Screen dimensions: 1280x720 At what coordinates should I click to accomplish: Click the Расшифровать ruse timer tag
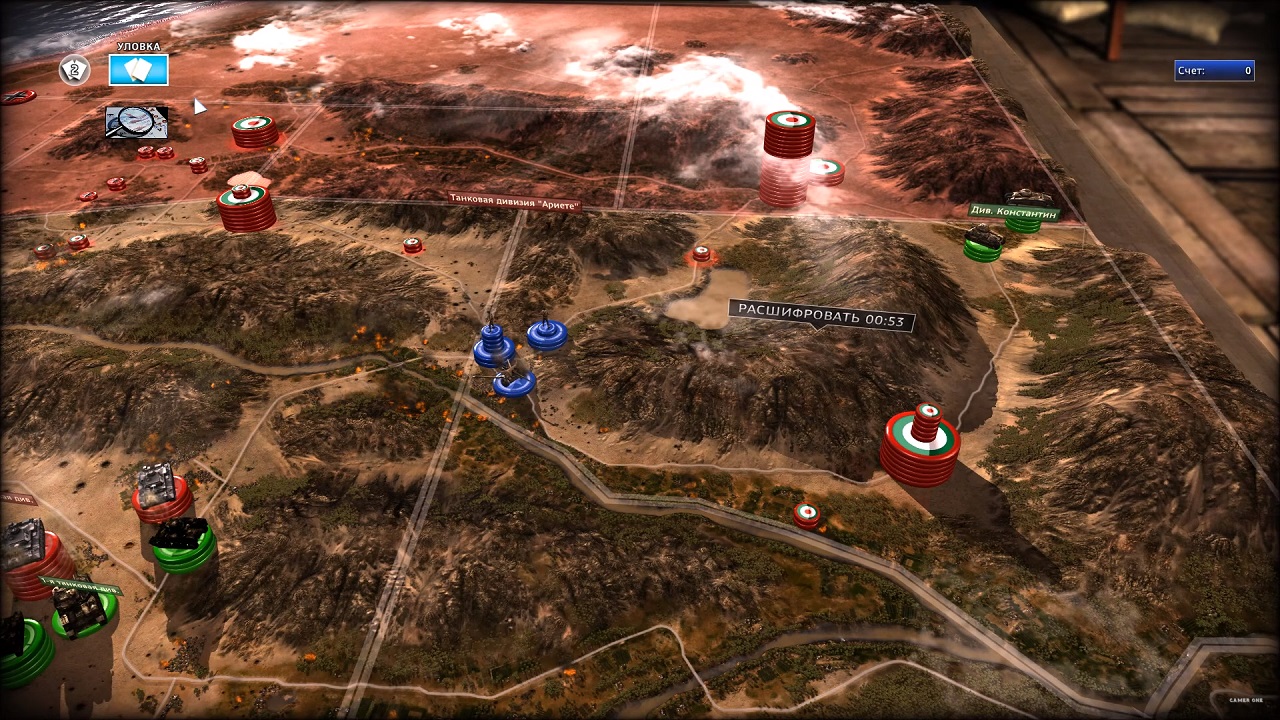(820, 316)
